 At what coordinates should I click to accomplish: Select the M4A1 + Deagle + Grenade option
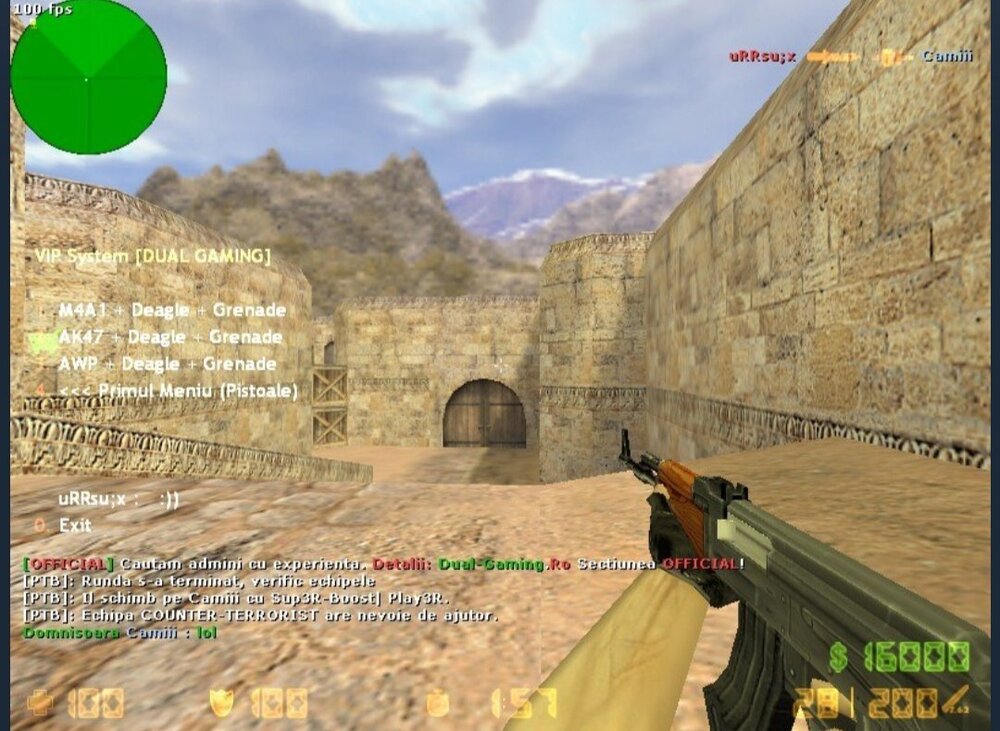[x=171, y=310]
